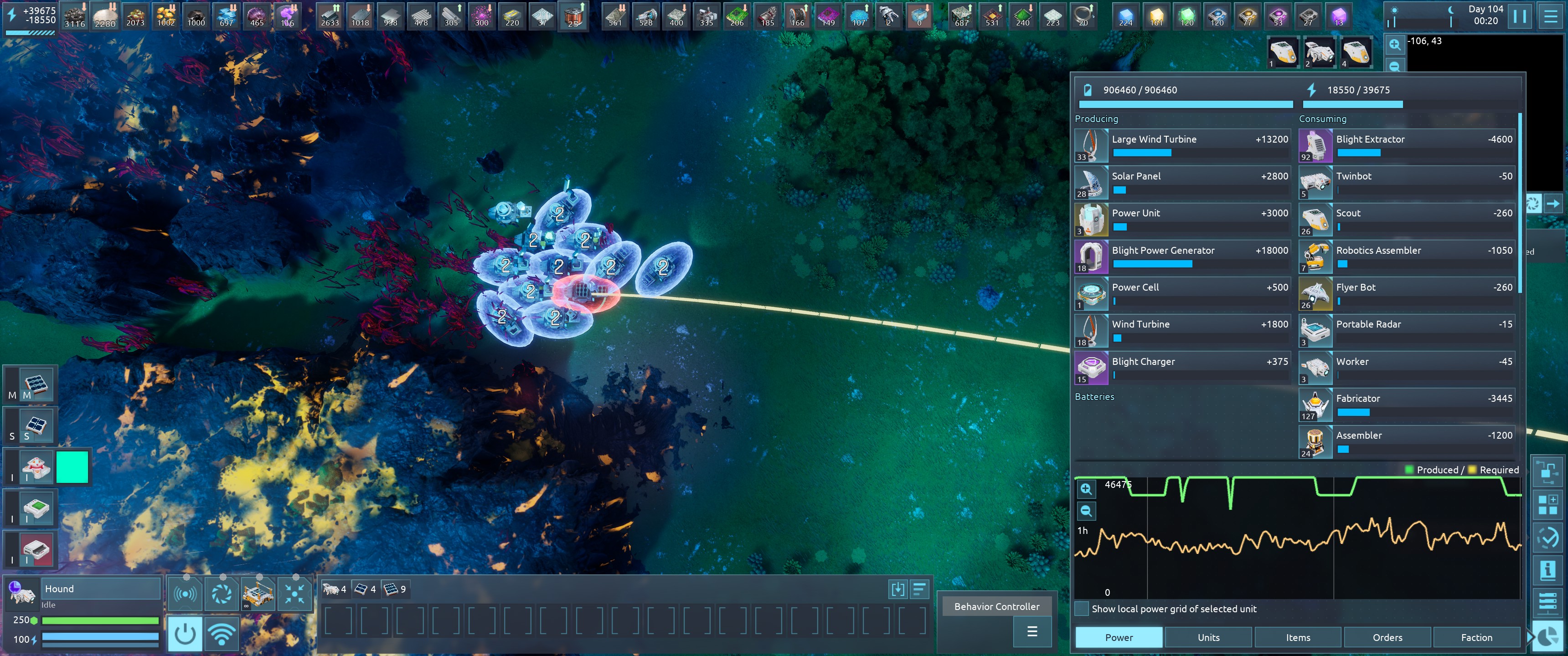
Task: Open the Items statistics tab
Action: 1298,637
